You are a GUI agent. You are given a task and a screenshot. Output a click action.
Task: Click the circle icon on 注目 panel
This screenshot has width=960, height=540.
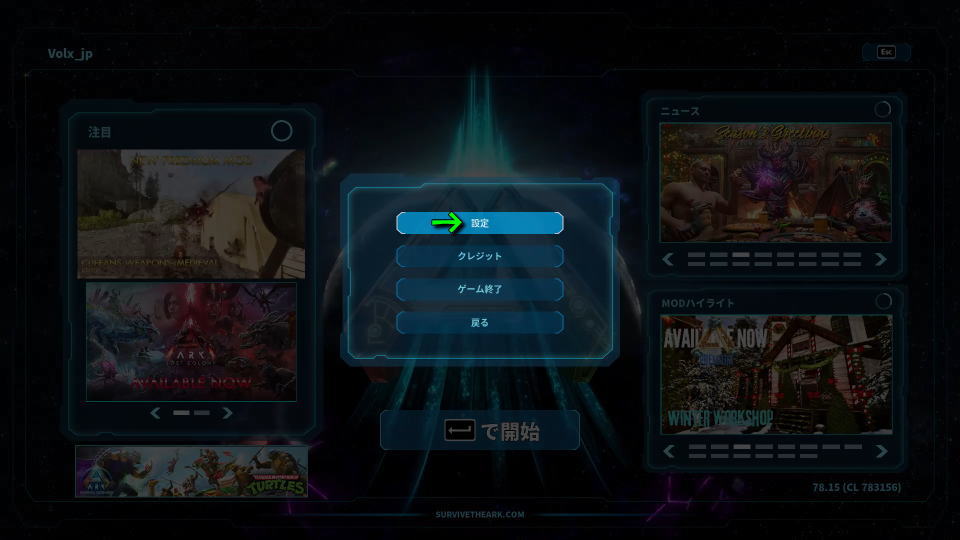(x=282, y=131)
